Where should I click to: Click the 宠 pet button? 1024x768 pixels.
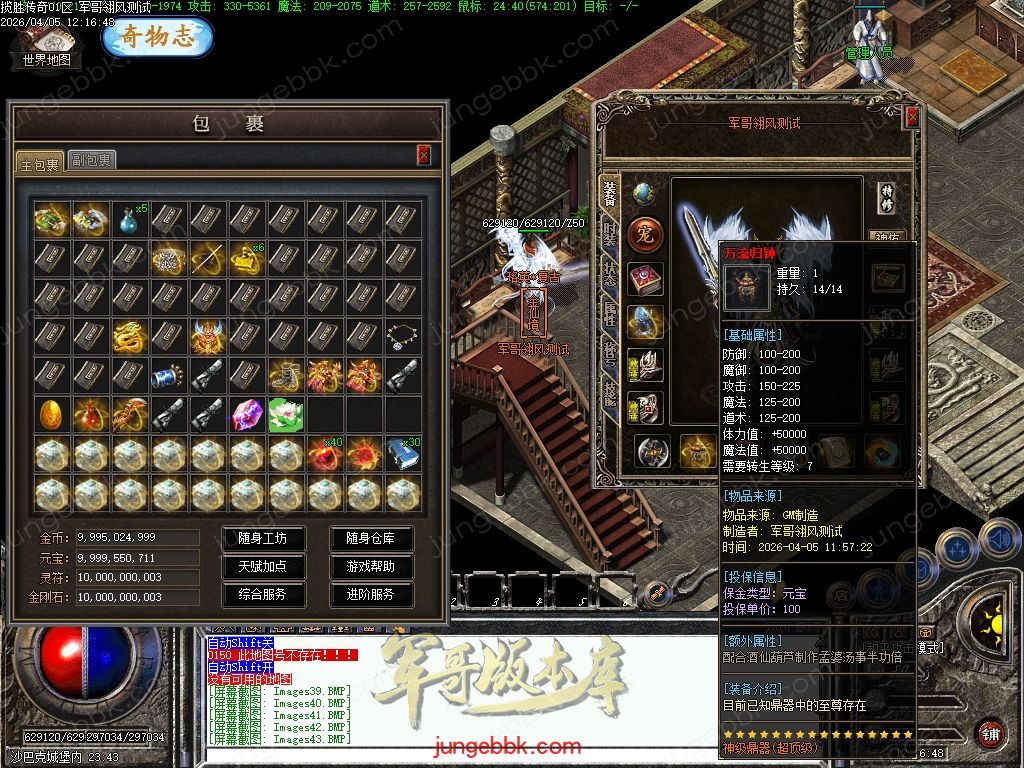[x=645, y=235]
